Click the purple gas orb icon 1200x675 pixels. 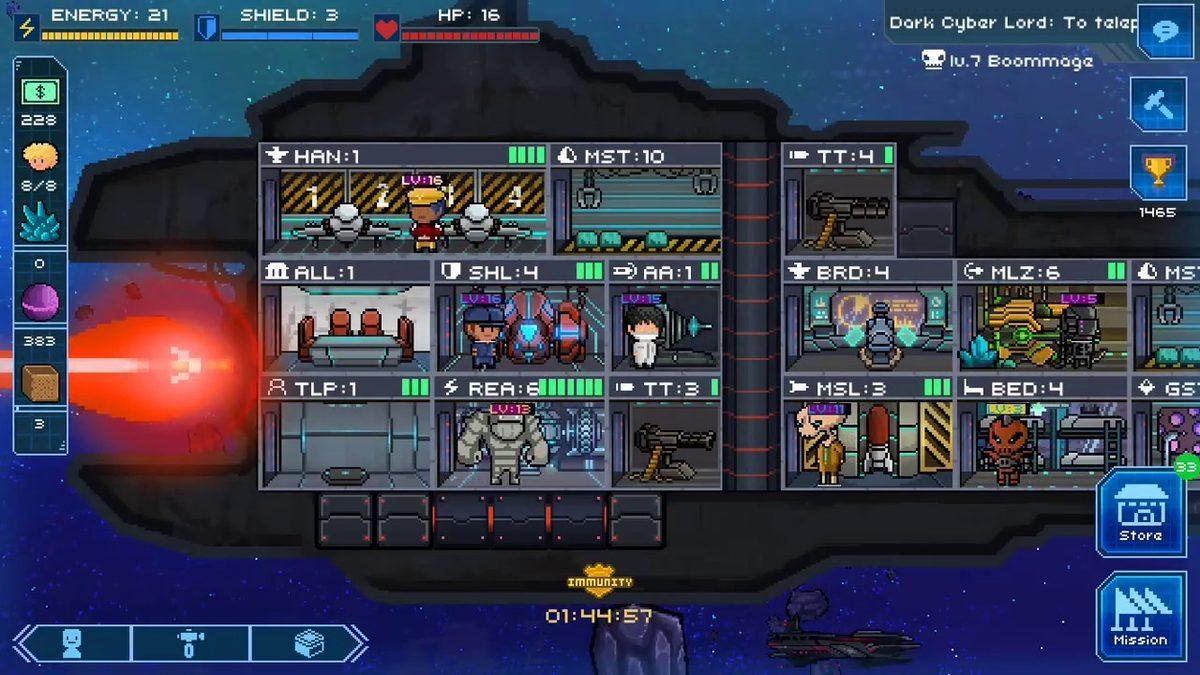point(41,300)
